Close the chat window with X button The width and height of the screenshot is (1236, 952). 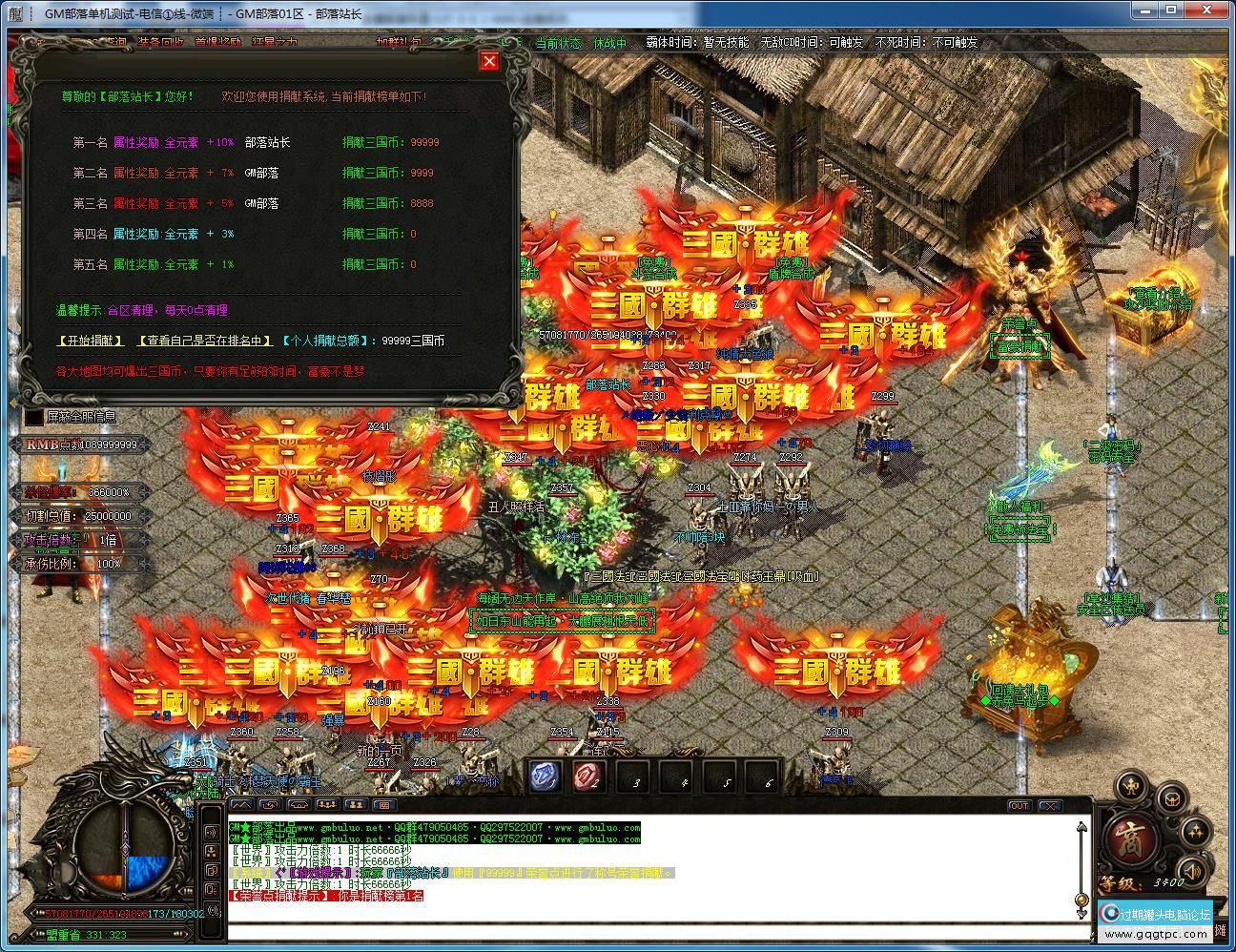click(1049, 806)
